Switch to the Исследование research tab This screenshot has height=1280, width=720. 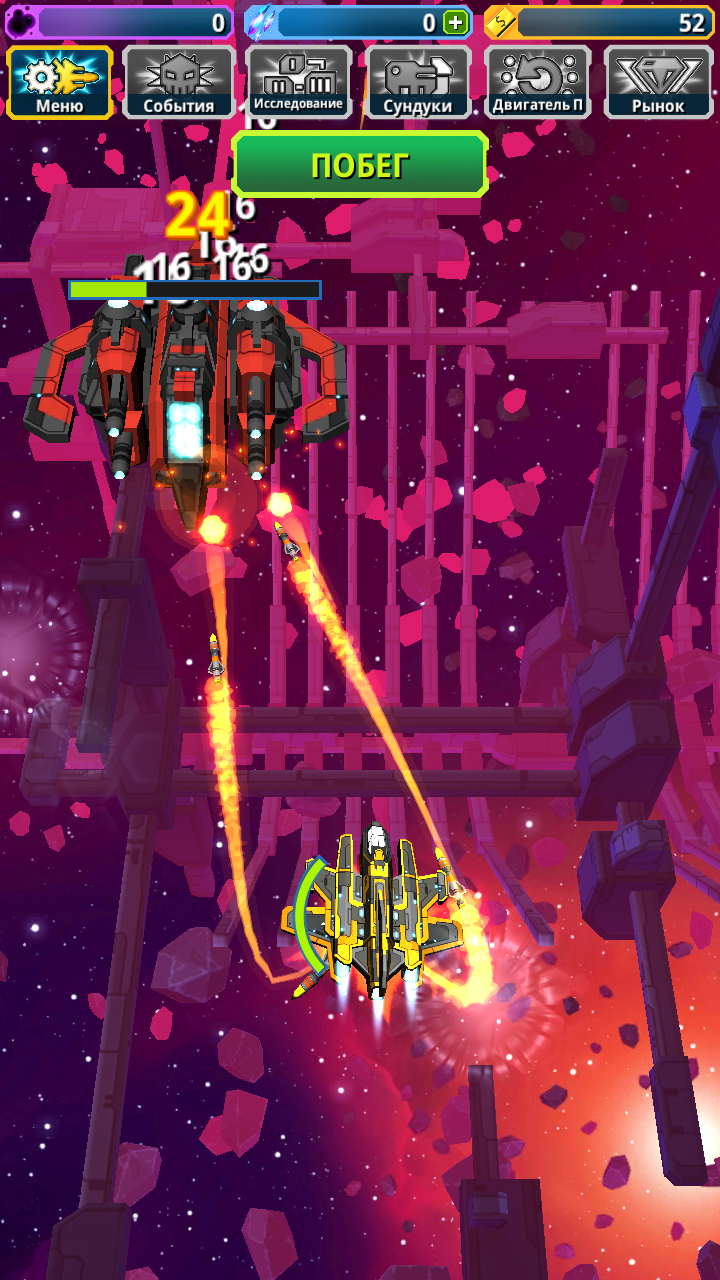click(299, 82)
